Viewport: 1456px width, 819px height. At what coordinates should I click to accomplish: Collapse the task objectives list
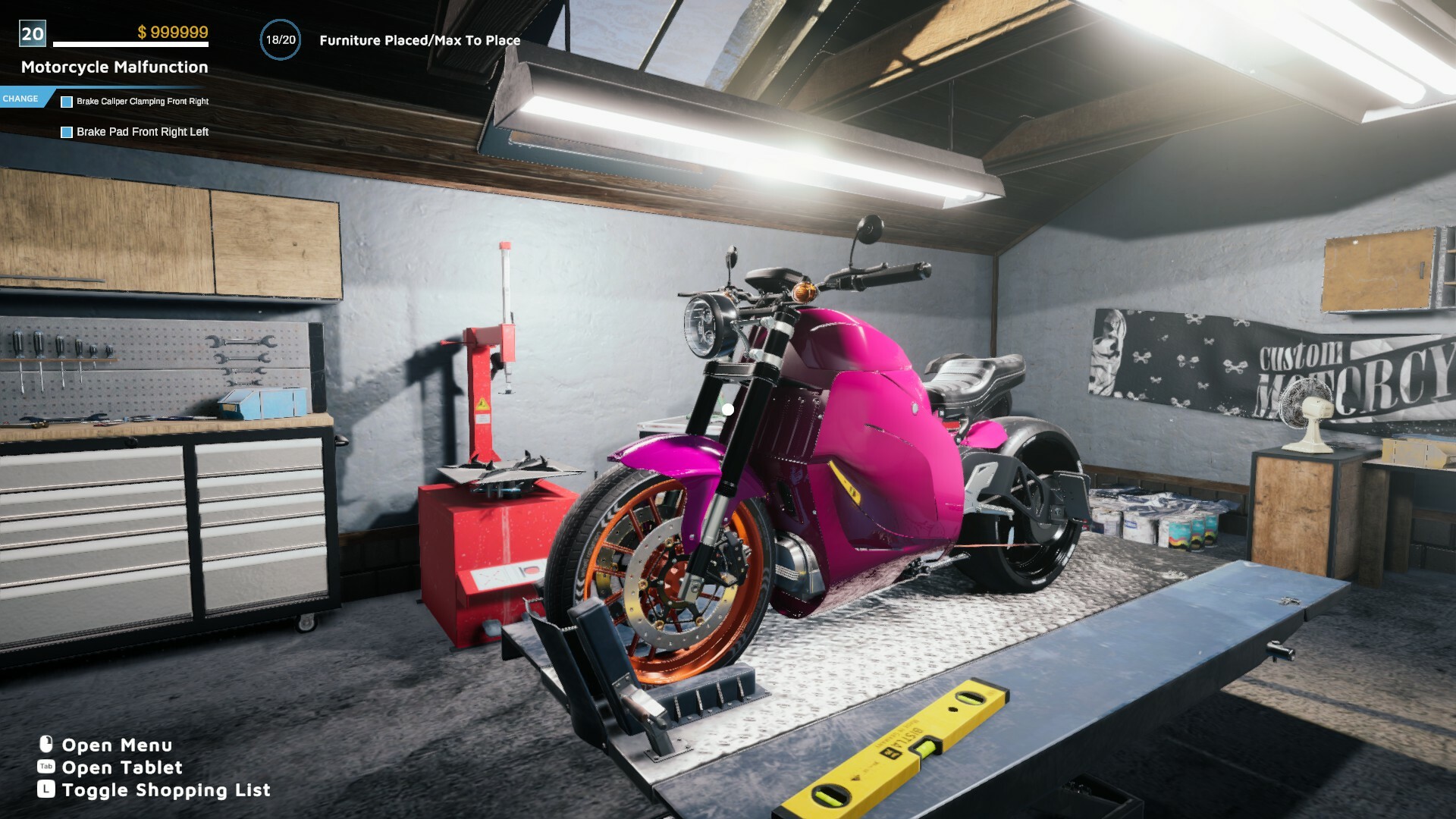pyautogui.click(x=24, y=98)
